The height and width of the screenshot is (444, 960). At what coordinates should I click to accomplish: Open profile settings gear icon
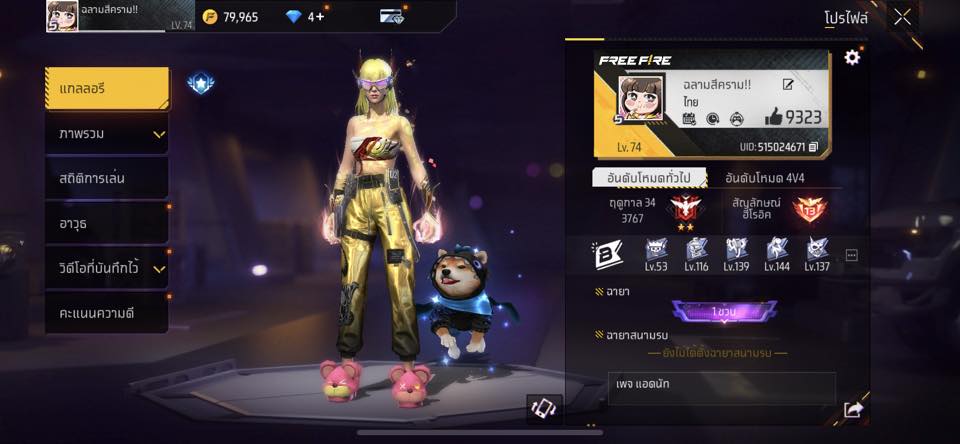pyautogui.click(x=852, y=58)
